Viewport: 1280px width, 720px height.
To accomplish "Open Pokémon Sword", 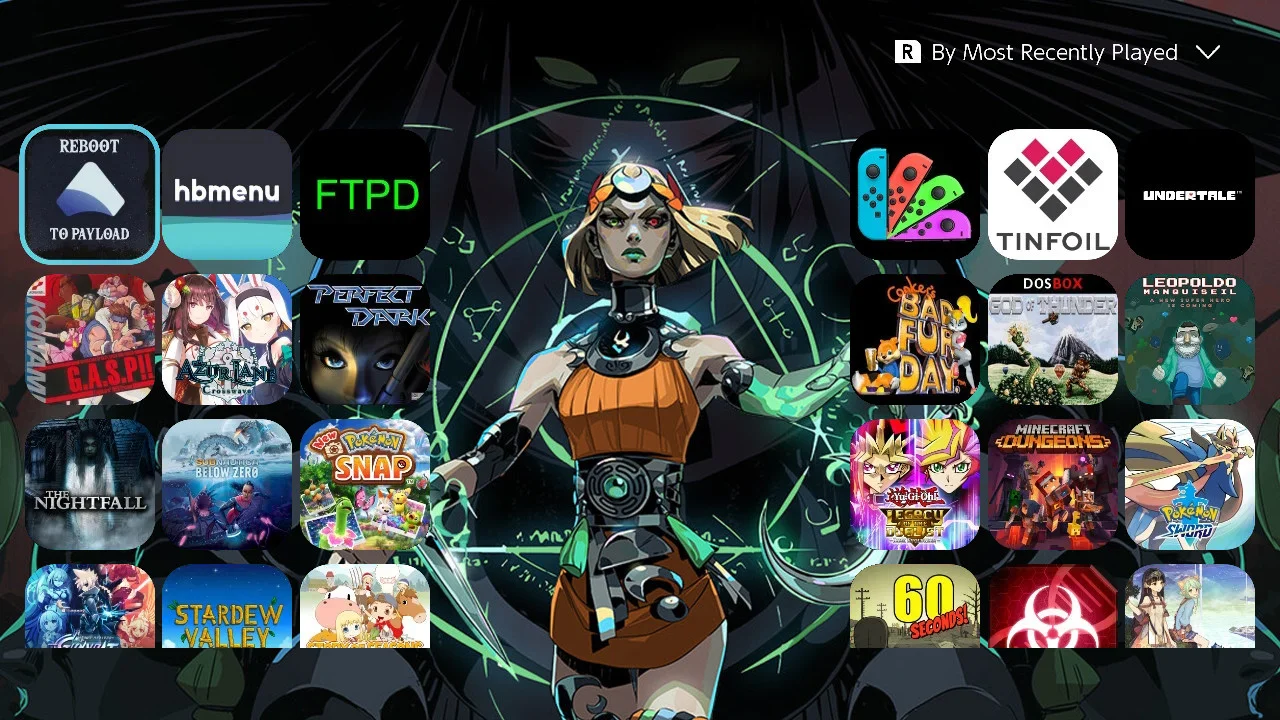I will [1190, 484].
